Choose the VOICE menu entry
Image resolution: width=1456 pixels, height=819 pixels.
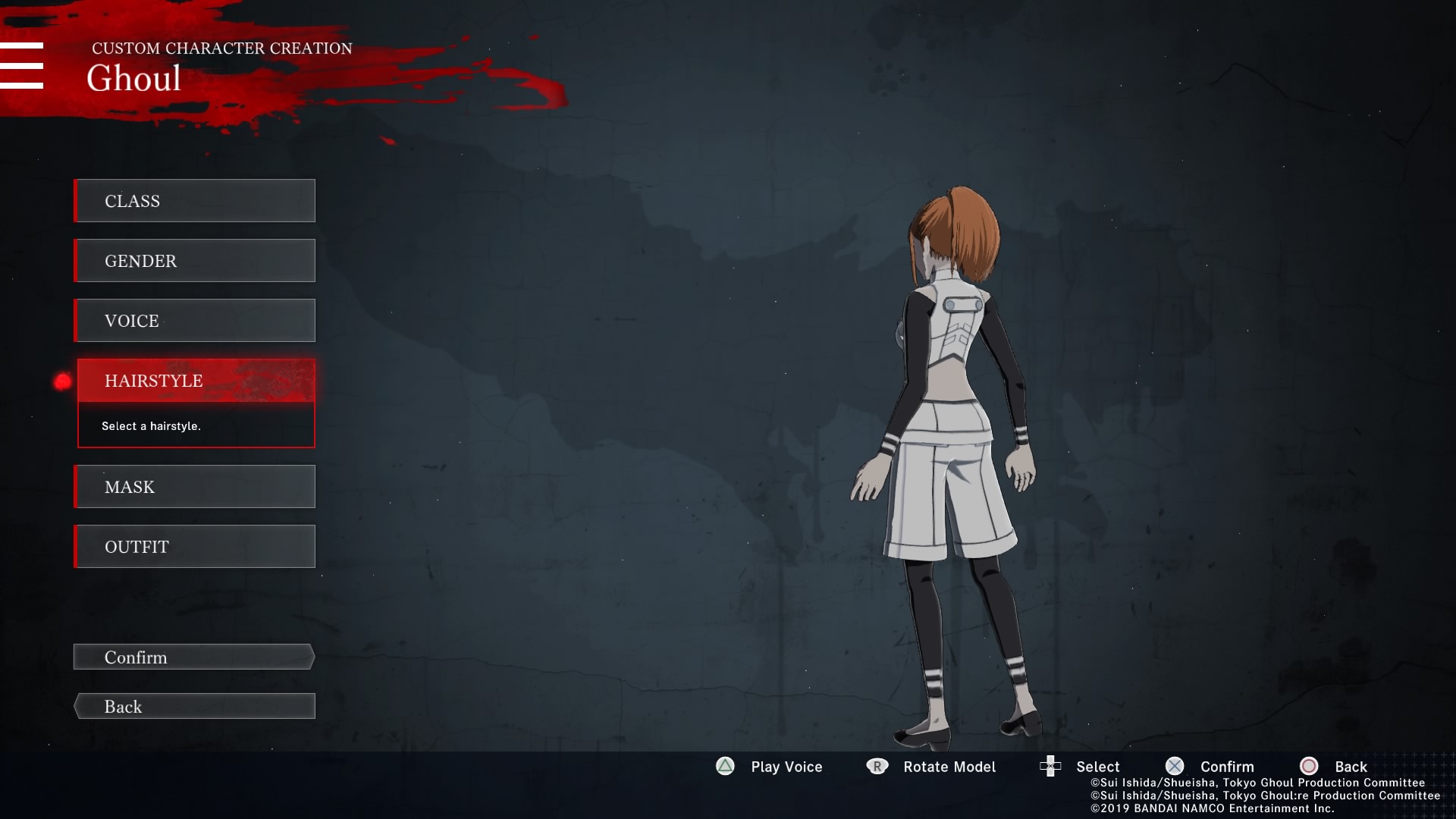point(195,321)
